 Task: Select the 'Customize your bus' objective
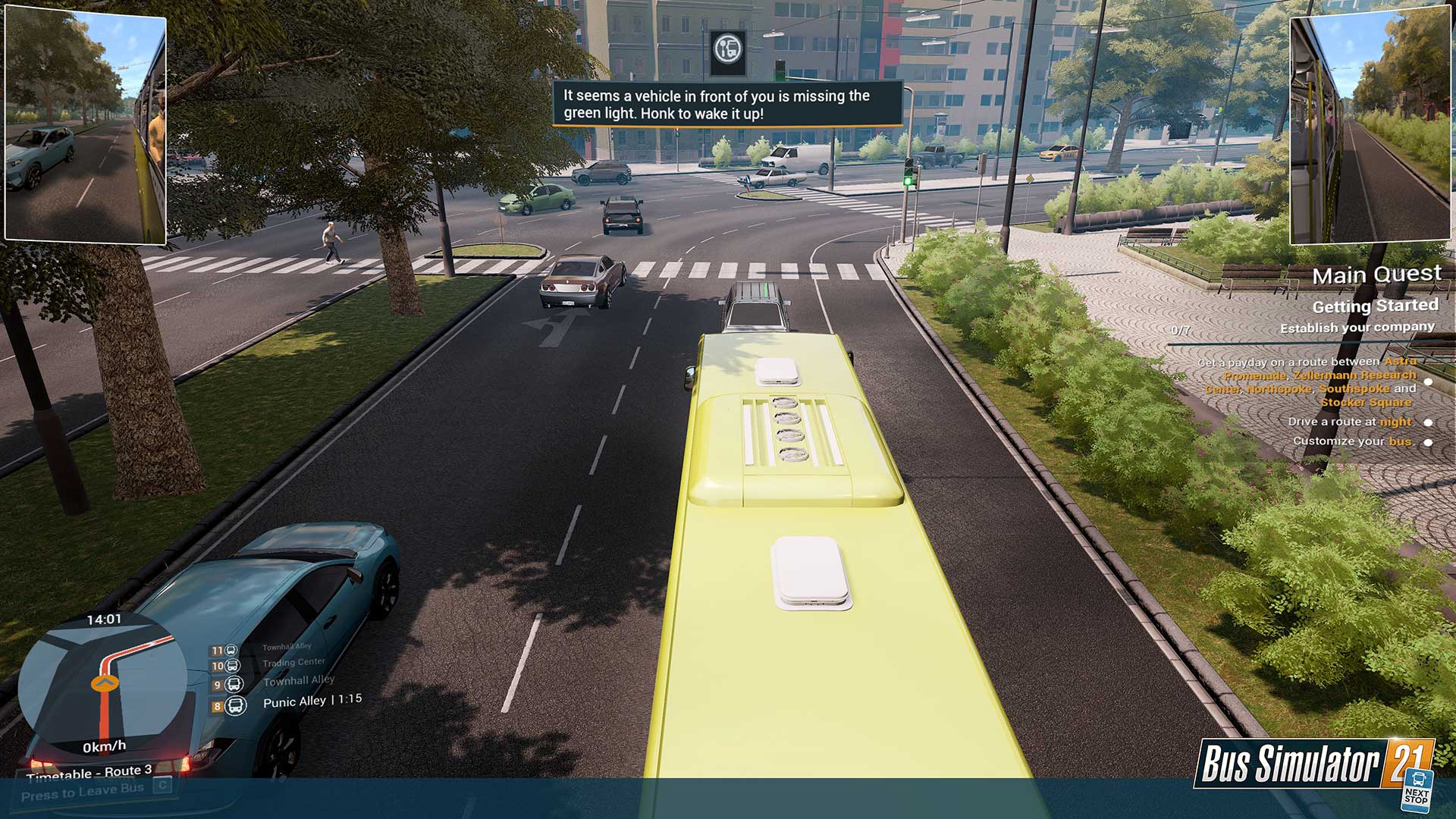1352,441
